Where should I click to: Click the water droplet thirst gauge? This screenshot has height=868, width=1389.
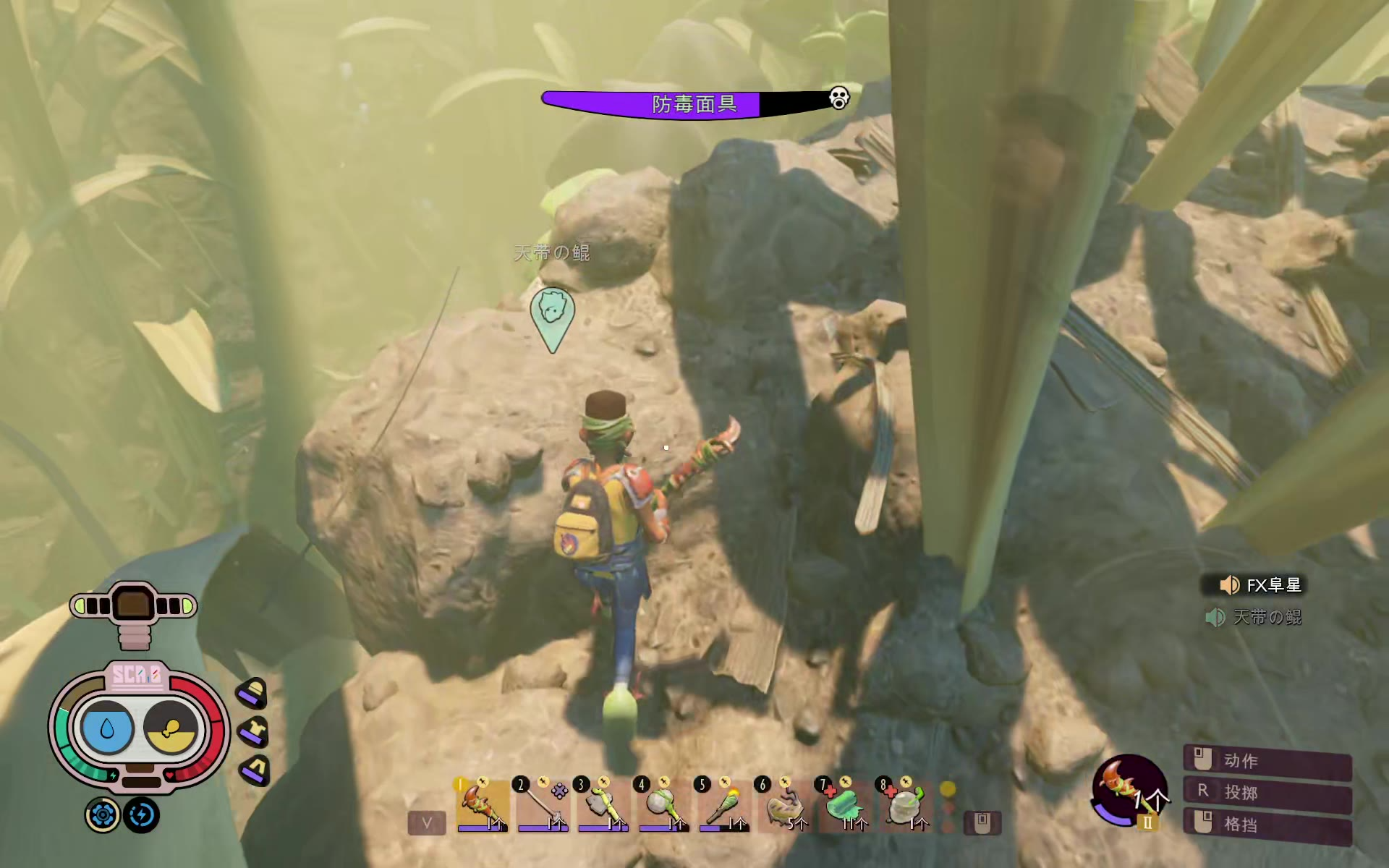pos(108,728)
